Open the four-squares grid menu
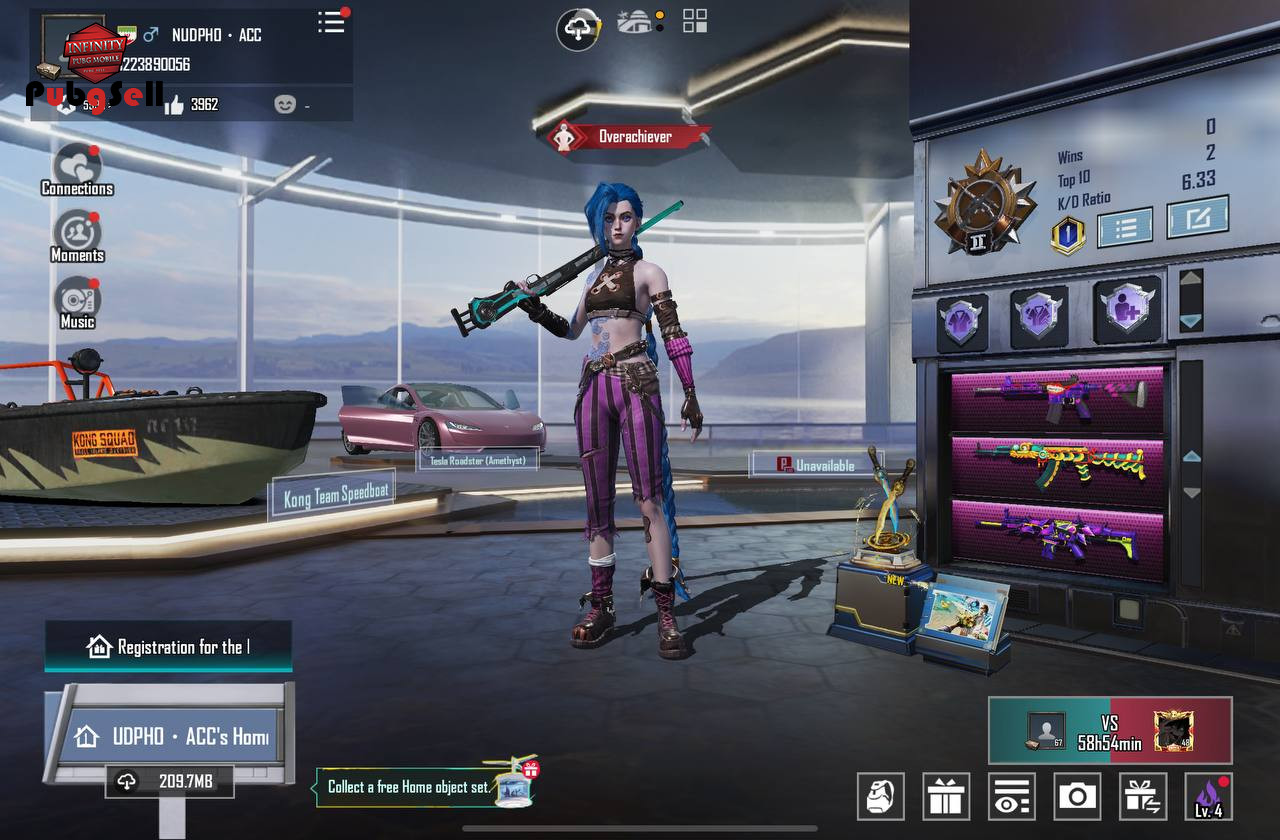1280x840 pixels. tap(695, 21)
